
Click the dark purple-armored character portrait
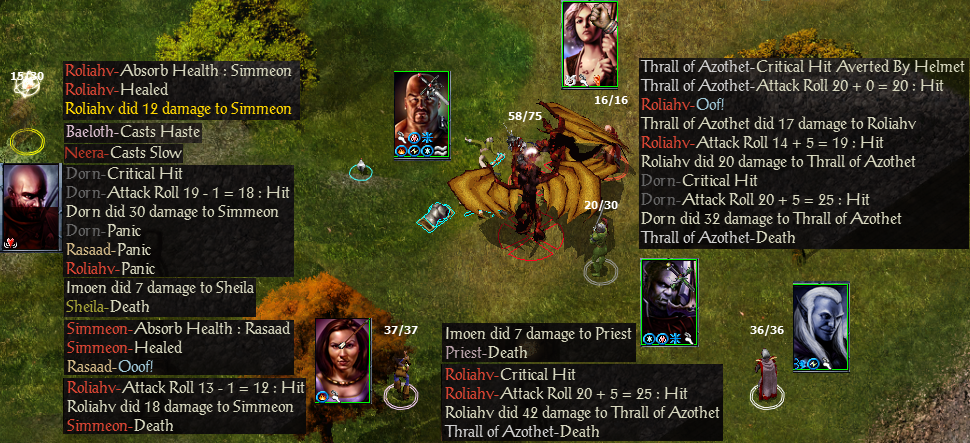click(x=668, y=297)
